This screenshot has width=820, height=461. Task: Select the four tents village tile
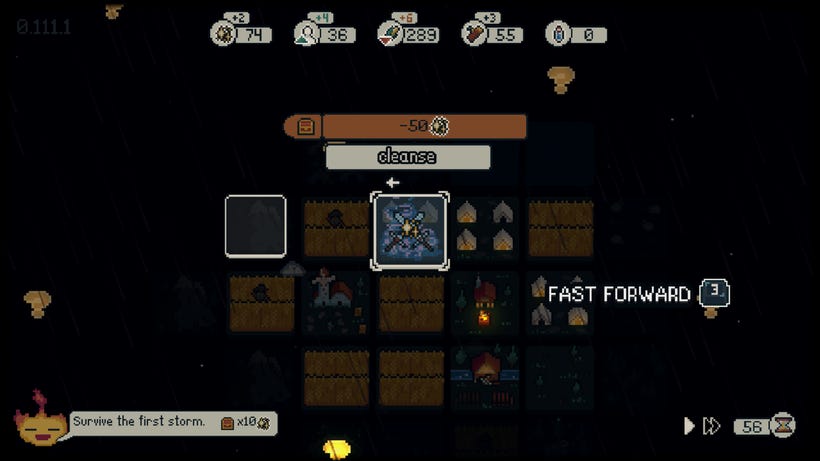[485, 227]
